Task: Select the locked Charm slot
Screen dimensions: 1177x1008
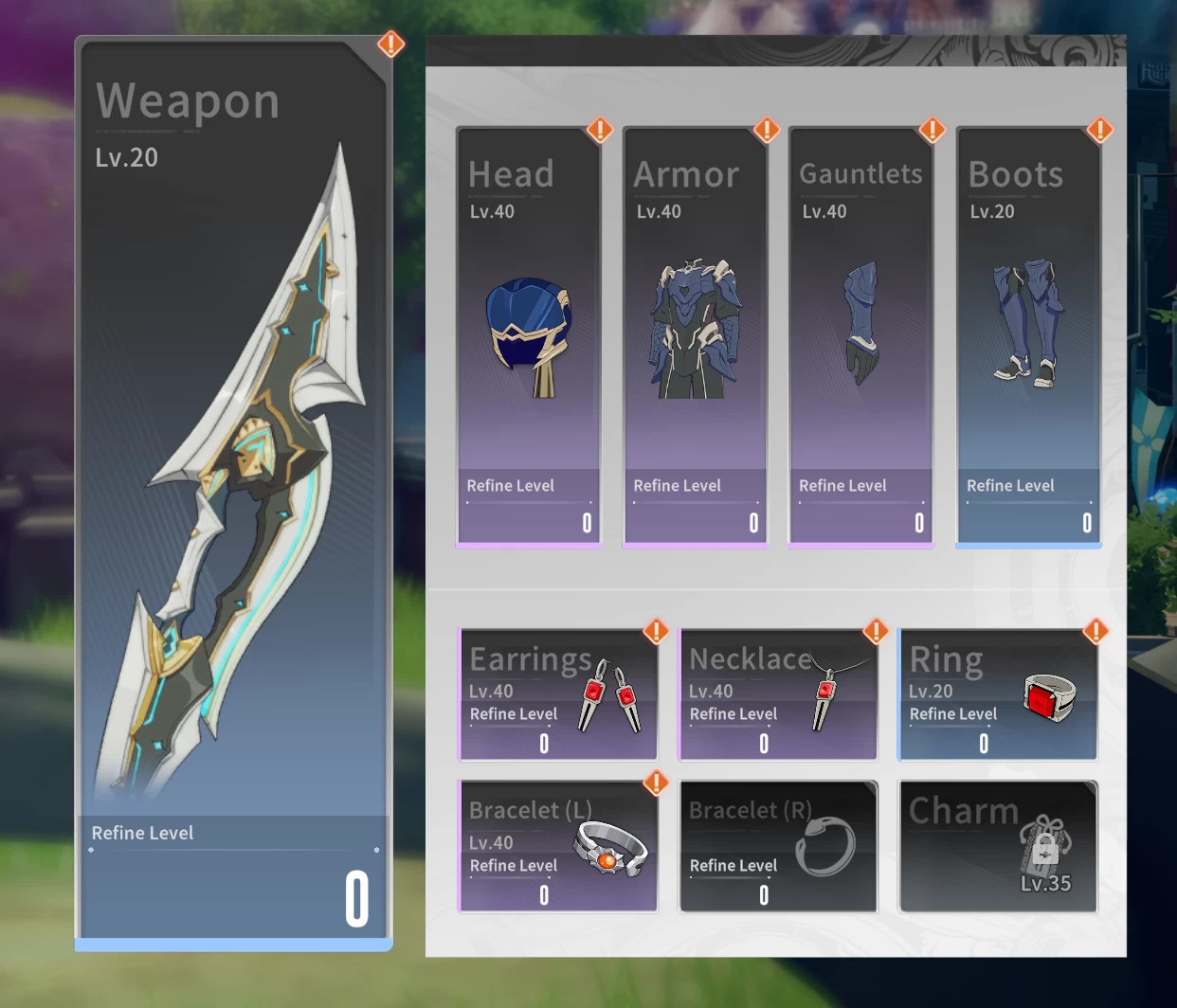Action: [998, 847]
